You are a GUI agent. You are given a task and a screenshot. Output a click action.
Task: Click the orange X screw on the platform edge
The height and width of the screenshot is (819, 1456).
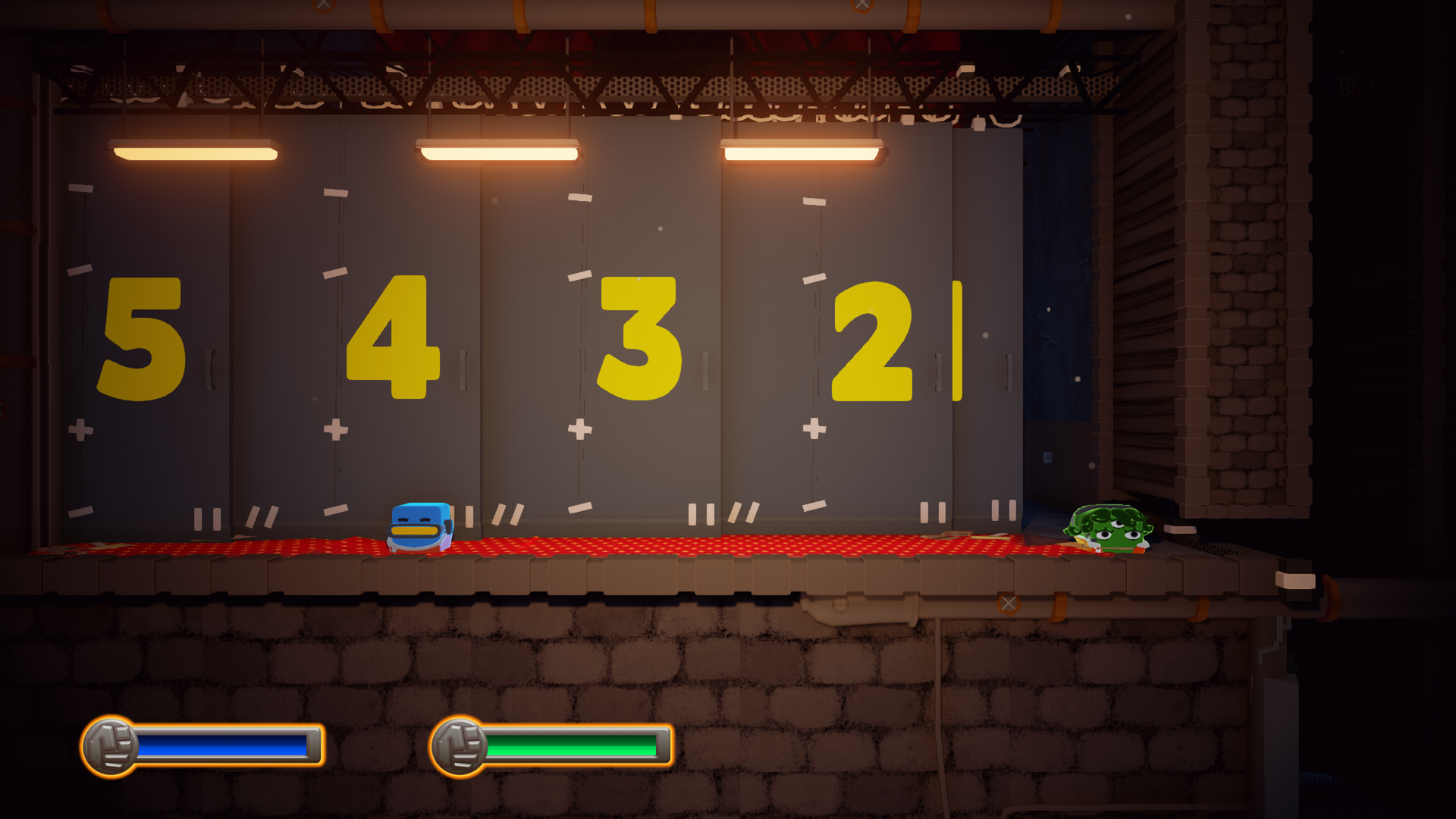[1009, 603]
